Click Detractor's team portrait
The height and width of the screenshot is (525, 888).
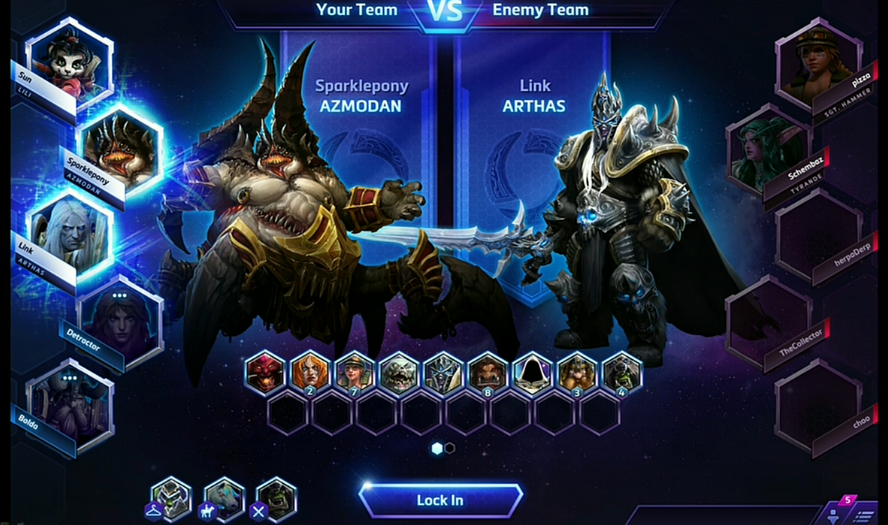coord(121,319)
